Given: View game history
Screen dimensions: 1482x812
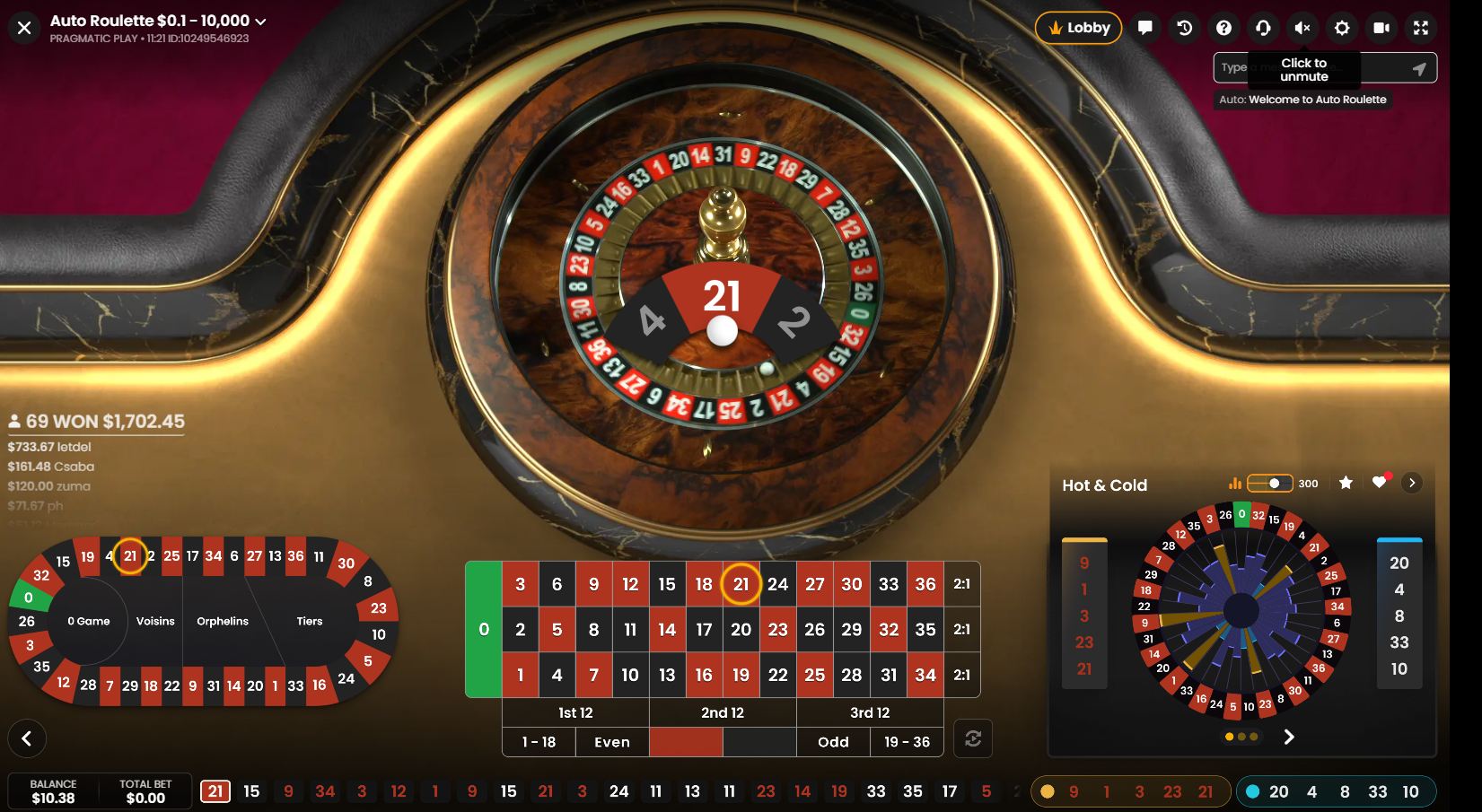Looking at the screenshot, I should (1184, 28).
